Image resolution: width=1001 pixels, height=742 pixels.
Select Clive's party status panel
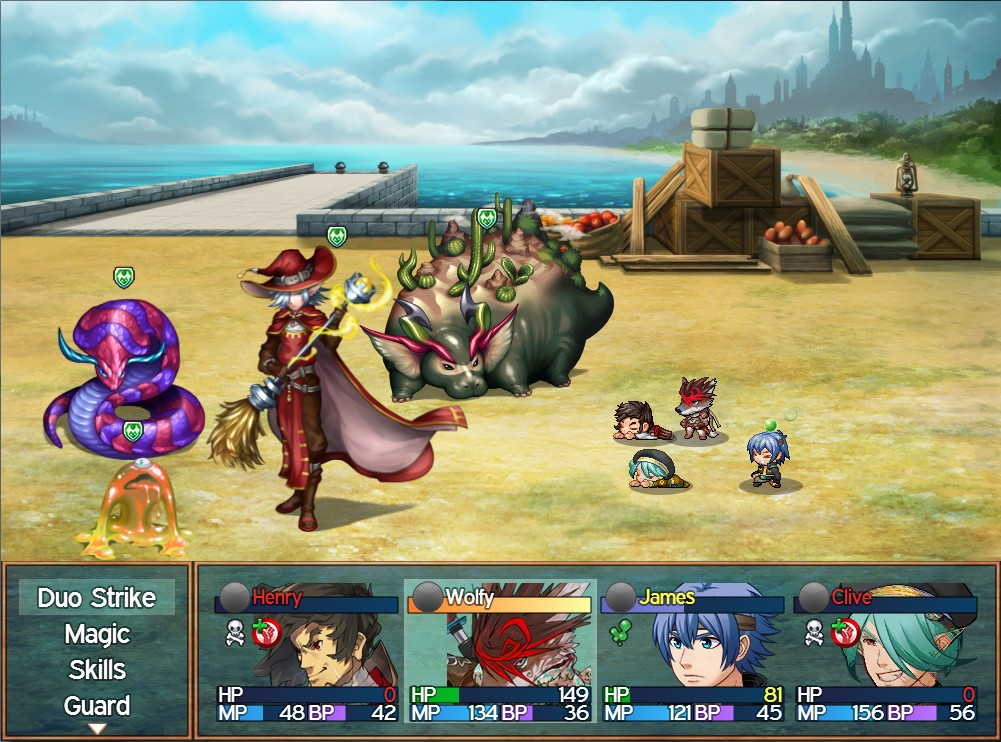[885, 650]
